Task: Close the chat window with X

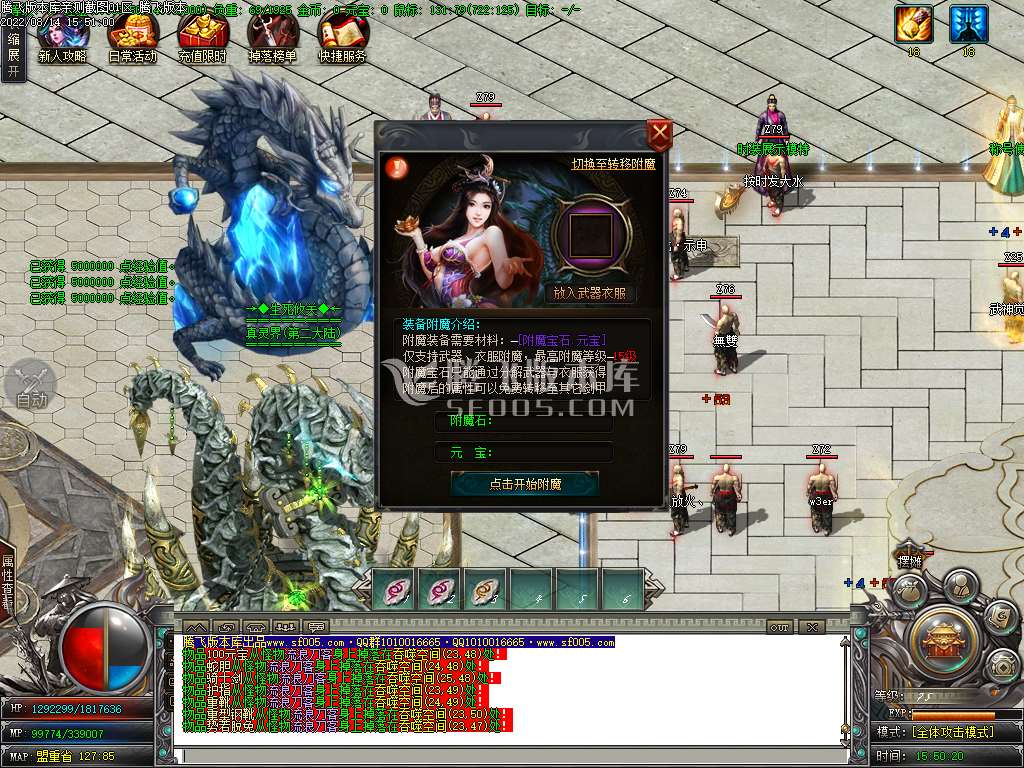Action: pos(812,627)
